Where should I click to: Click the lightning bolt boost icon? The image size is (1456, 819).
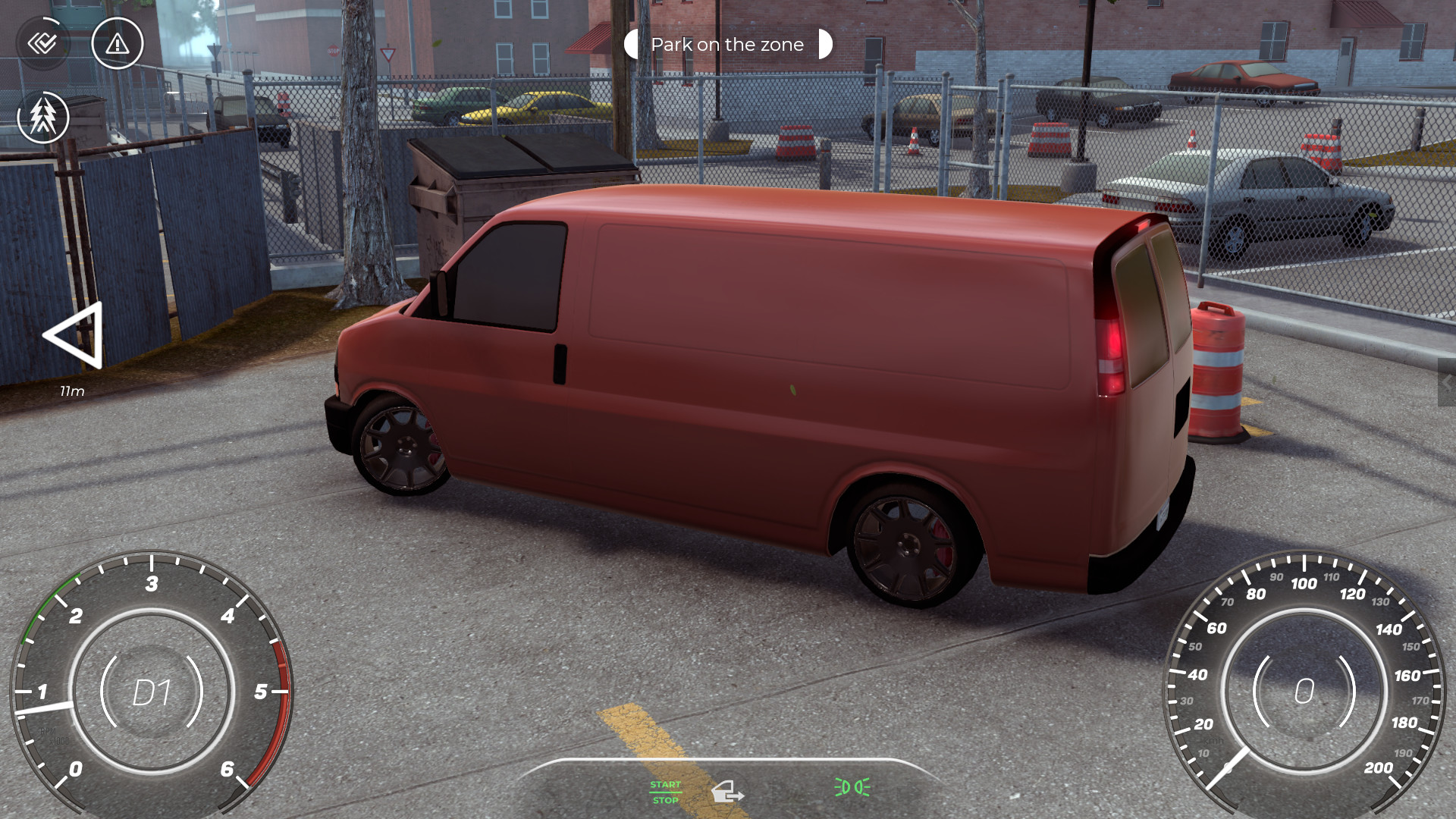tap(43, 118)
